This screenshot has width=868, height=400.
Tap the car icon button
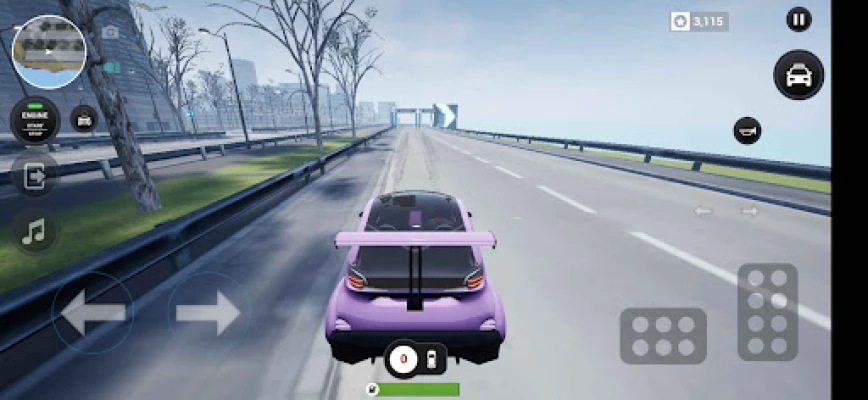(798, 75)
